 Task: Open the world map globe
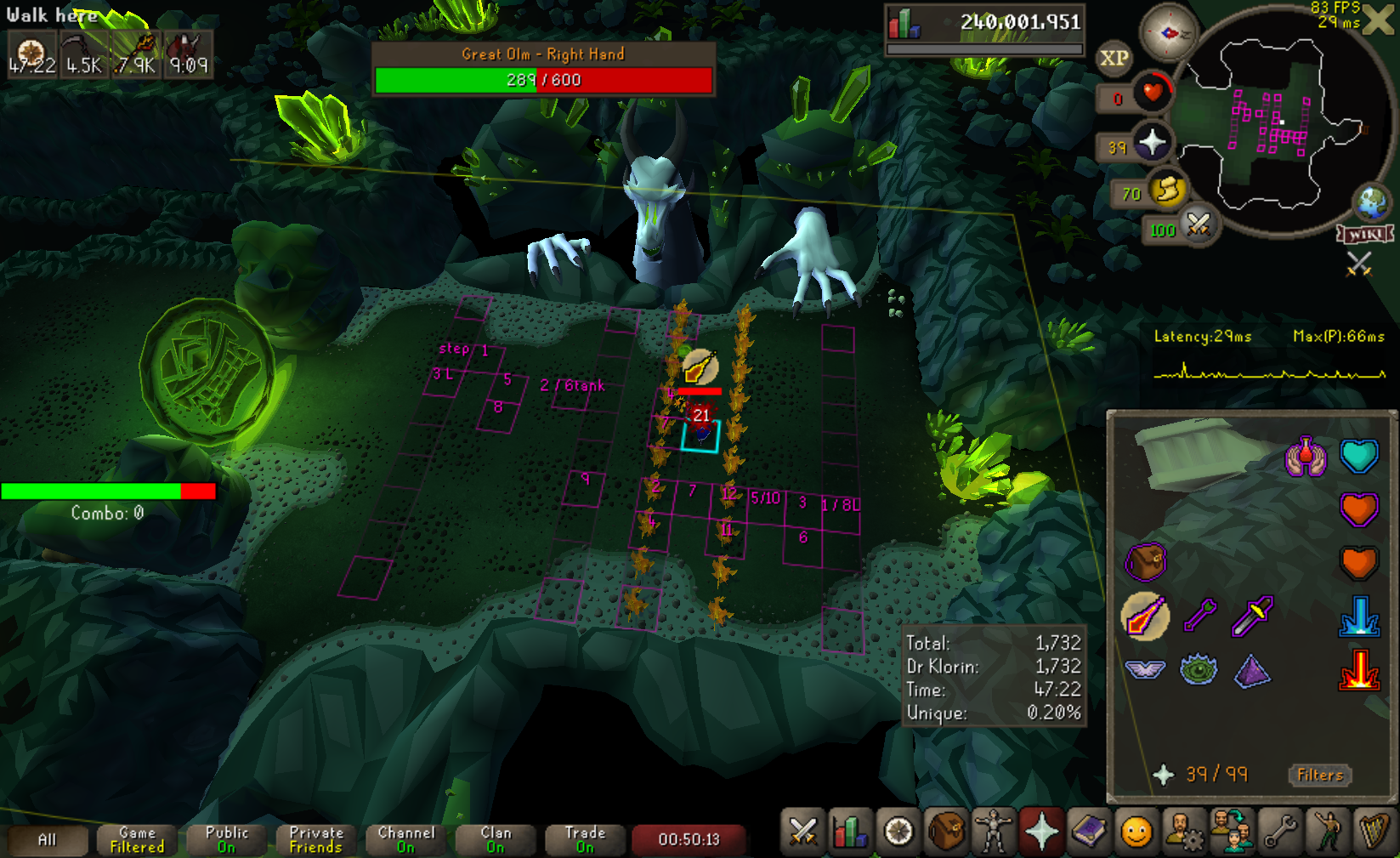[x=1371, y=202]
